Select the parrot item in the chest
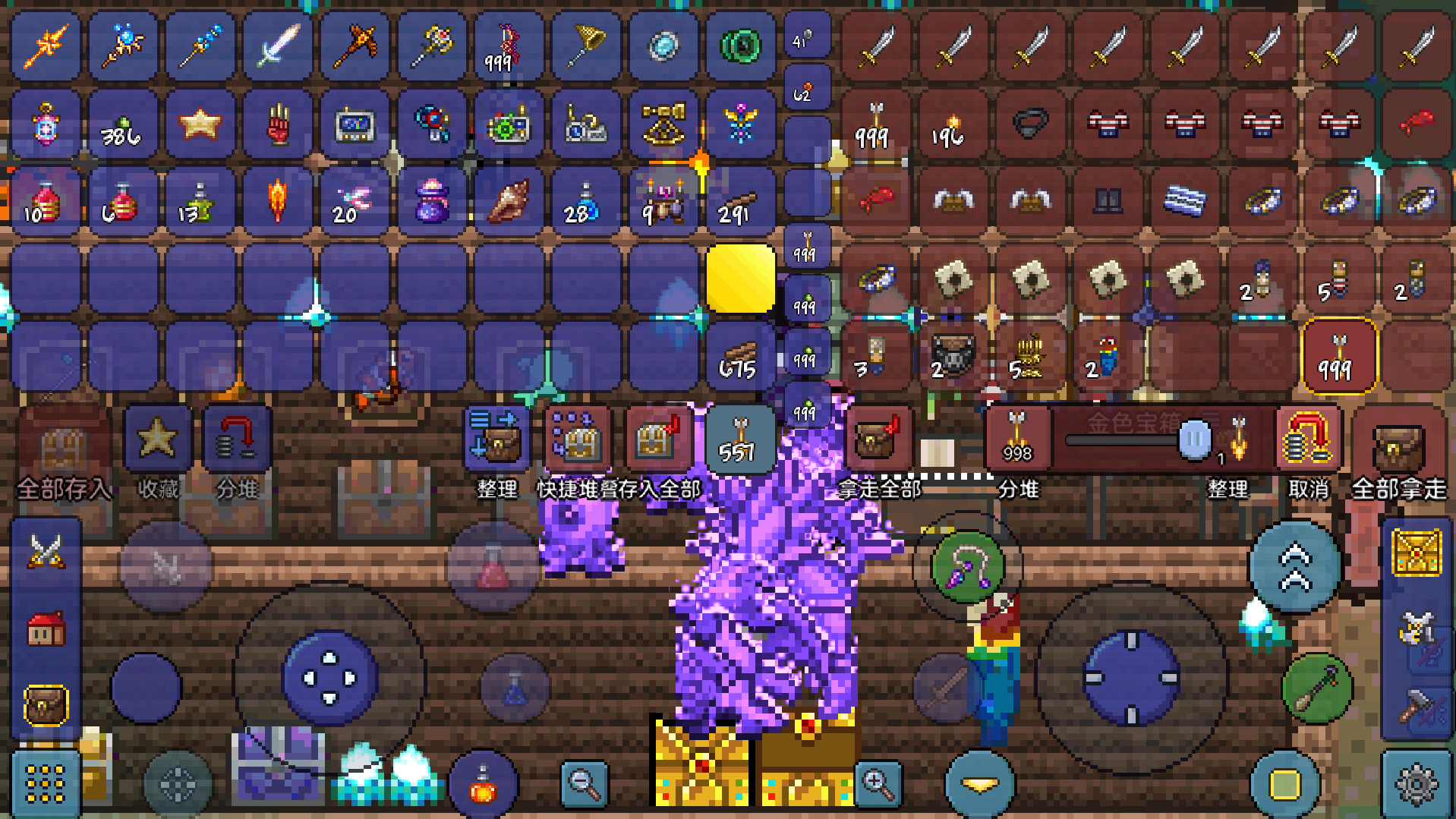The height and width of the screenshot is (819, 1456). [x=1106, y=357]
